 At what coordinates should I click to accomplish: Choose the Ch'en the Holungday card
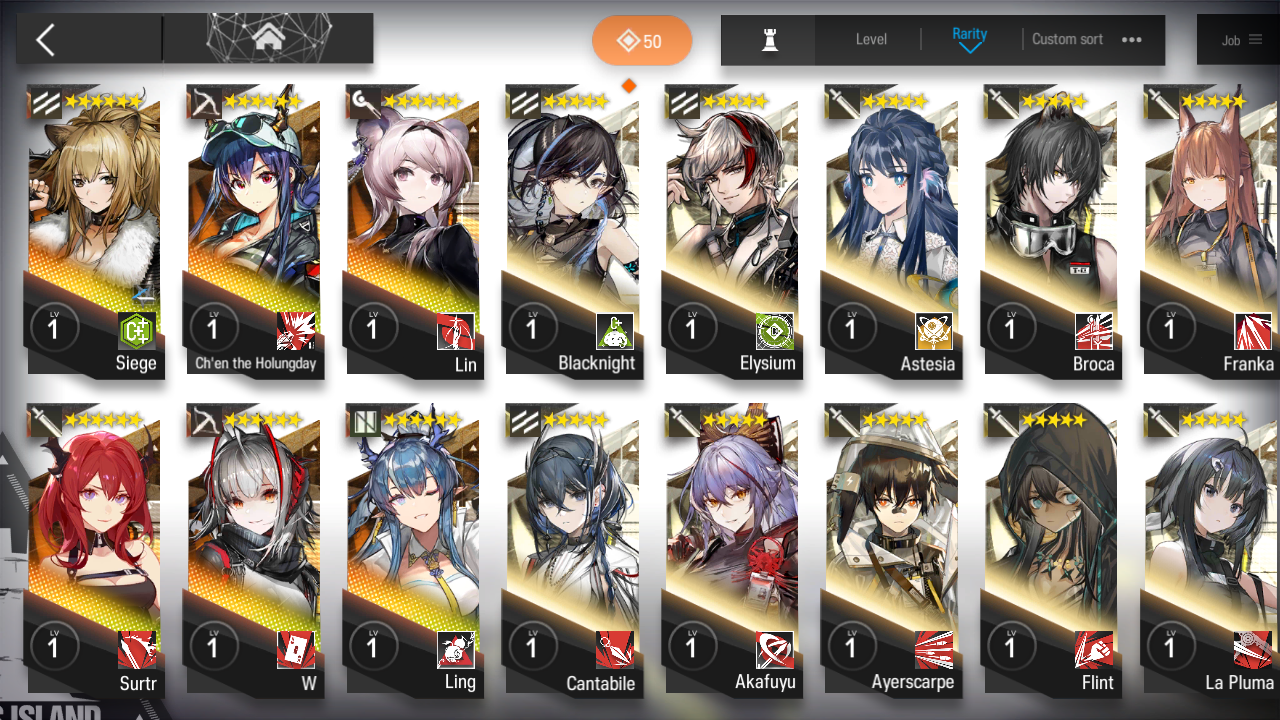click(x=254, y=230)
